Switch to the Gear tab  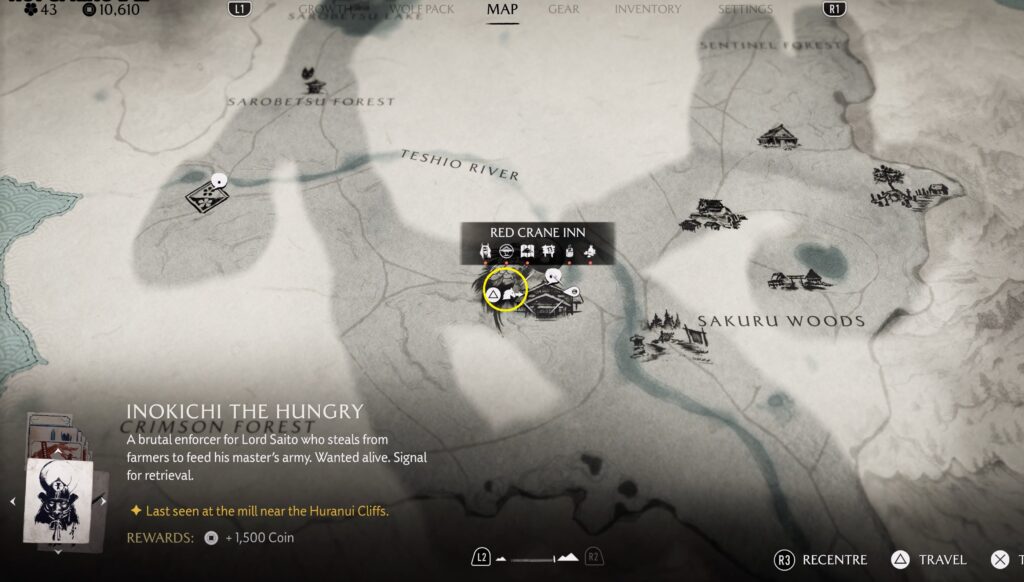pyautogui.click(x=563, y=10)
